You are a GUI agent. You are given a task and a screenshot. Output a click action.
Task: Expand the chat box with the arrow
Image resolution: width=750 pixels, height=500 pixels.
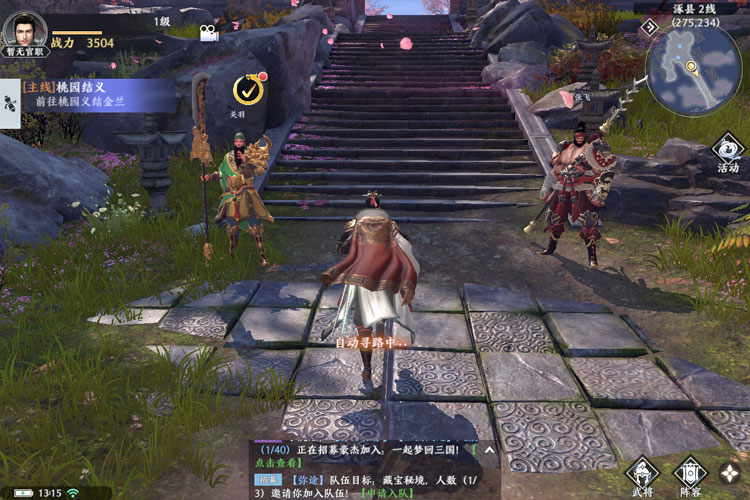pyautogui.click(x=489, y=452)
